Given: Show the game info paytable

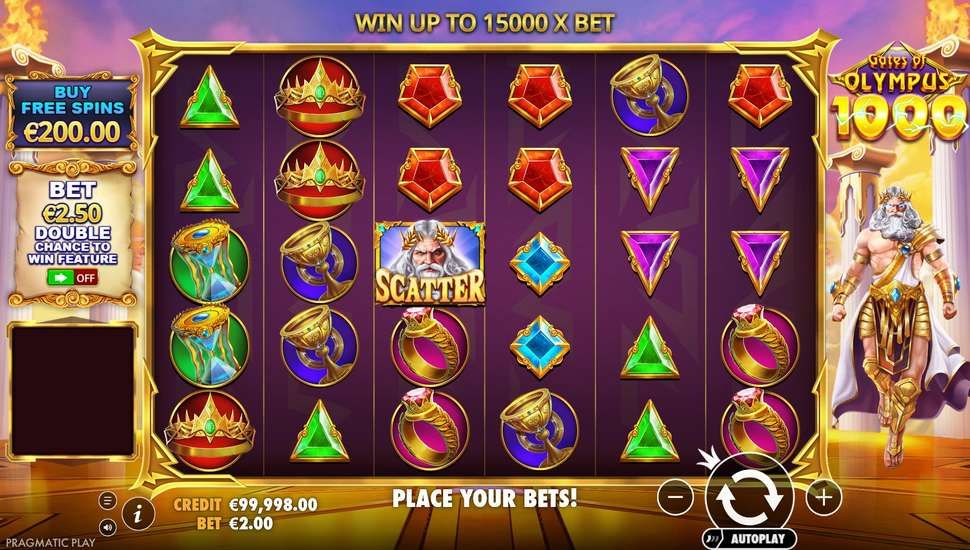Looking at the screenshot, I should 138,514.
